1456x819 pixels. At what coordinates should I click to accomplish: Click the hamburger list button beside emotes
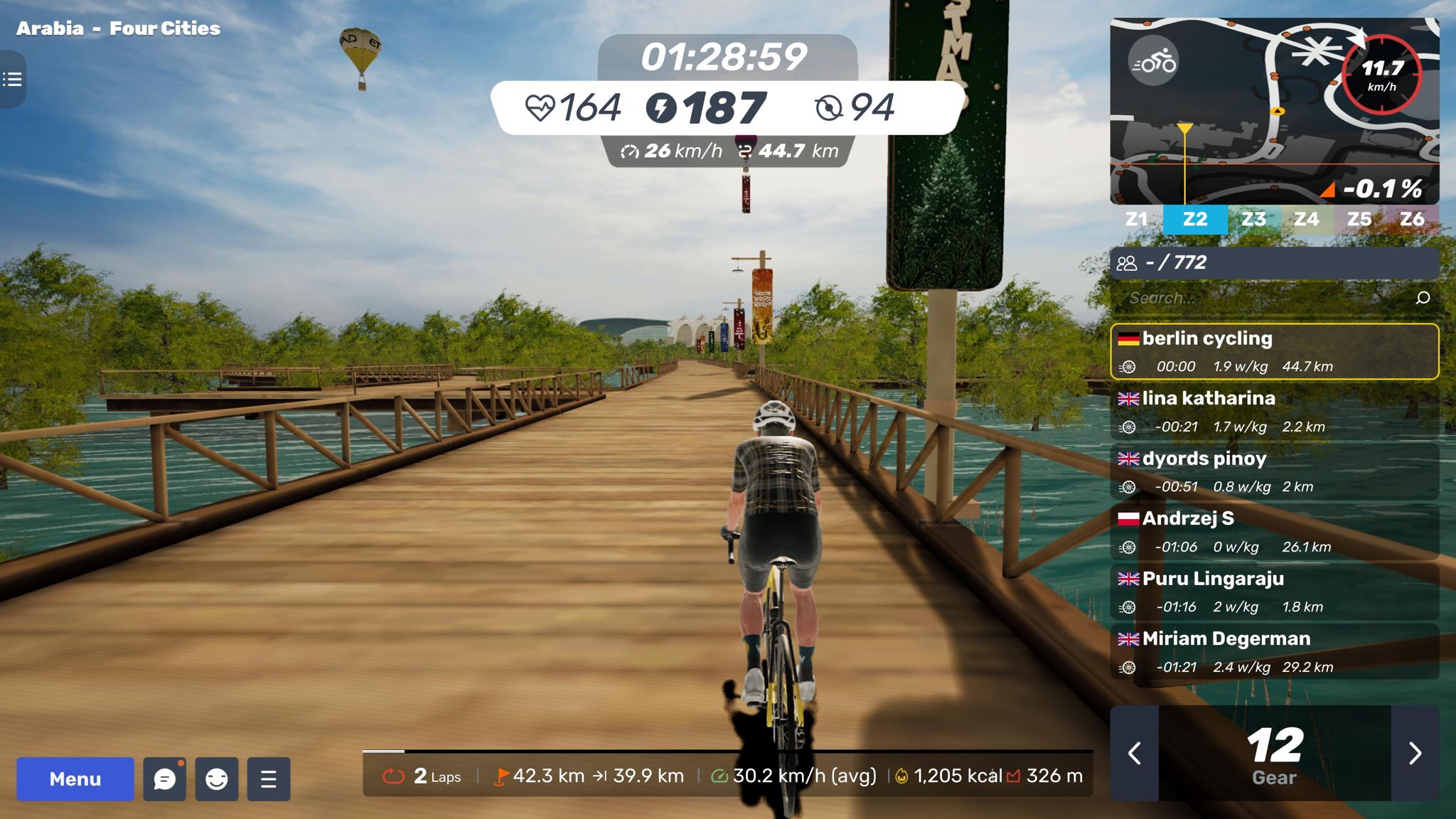tap(269, 779)
